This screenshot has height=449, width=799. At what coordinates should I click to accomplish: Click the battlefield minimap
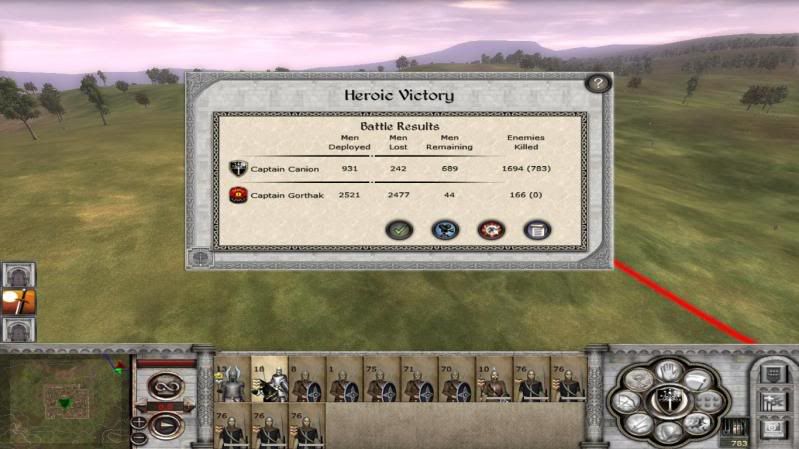point(64,396)
